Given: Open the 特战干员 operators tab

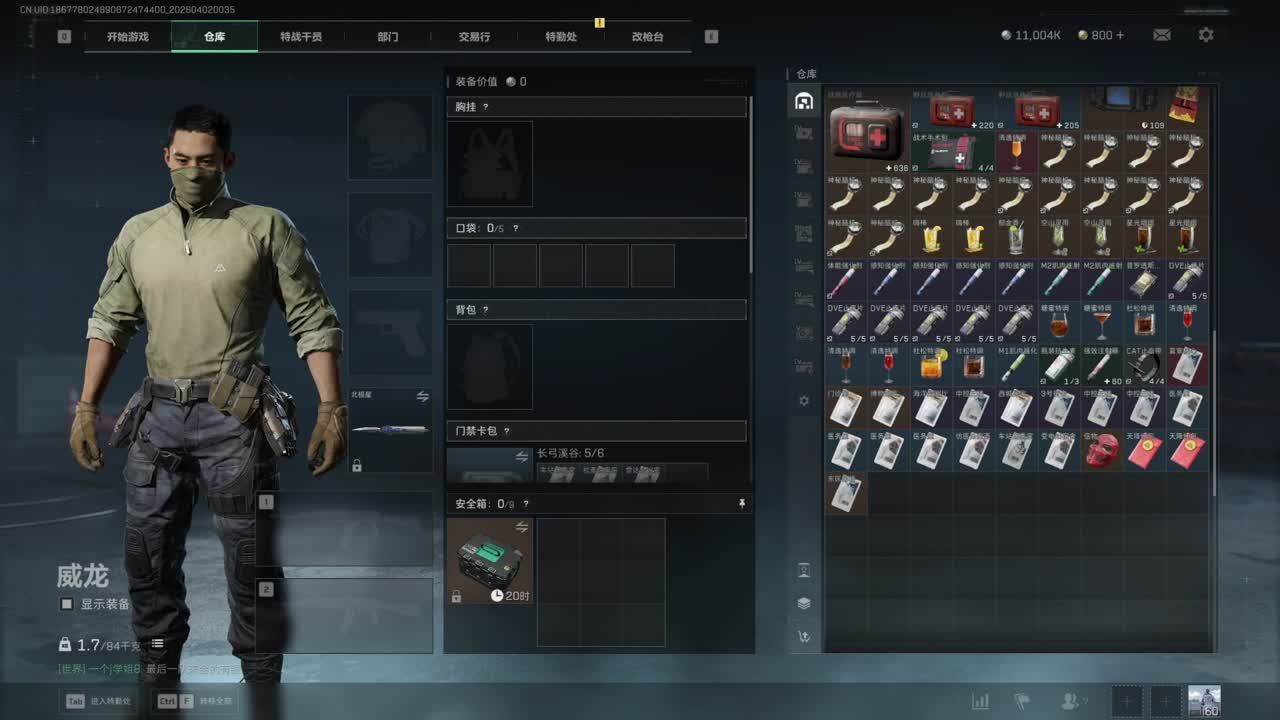Looking at the screenshot, I should click(301, 37).
